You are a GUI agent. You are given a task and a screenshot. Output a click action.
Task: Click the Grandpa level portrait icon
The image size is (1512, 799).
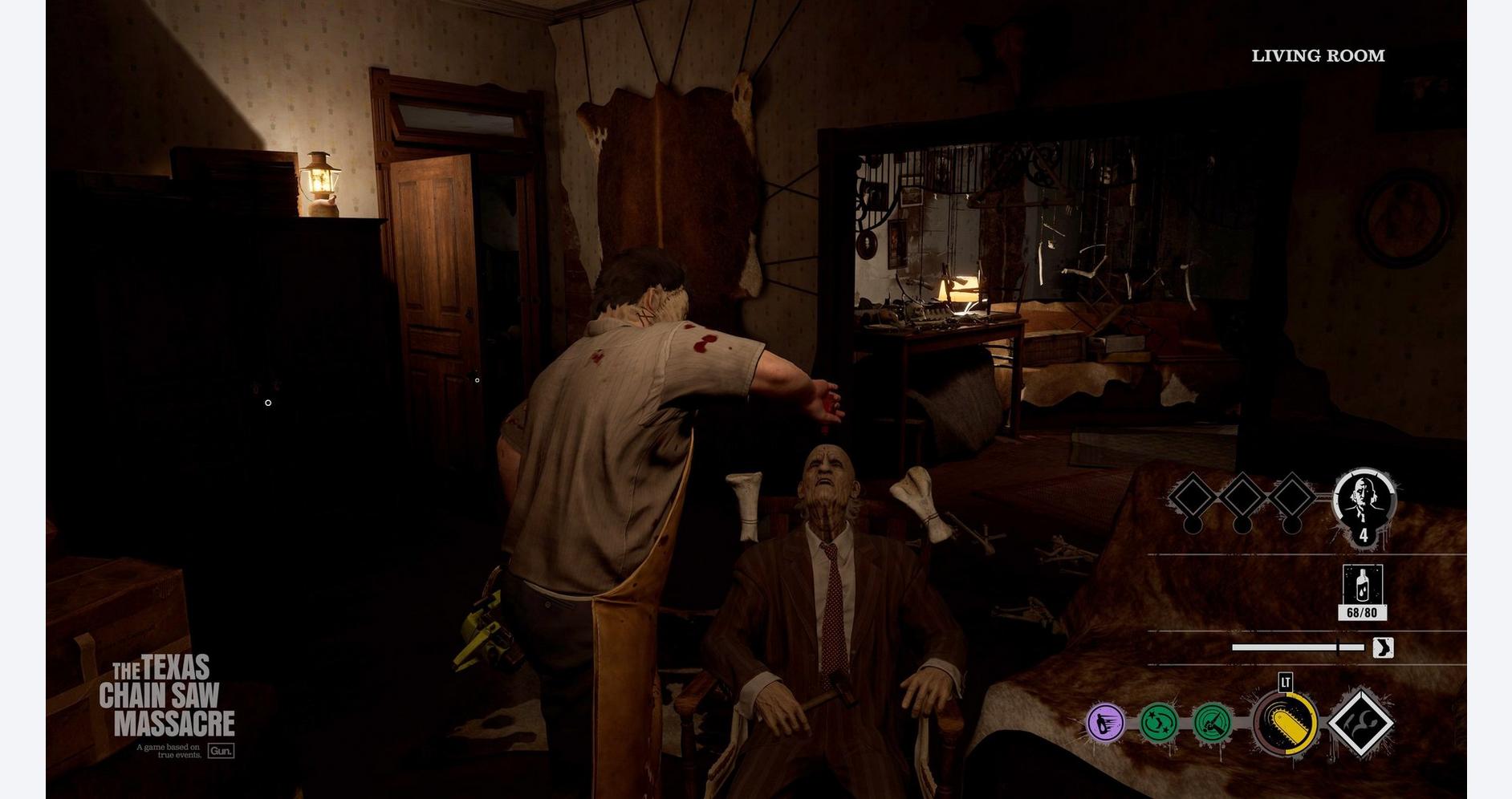point(1364,501)
